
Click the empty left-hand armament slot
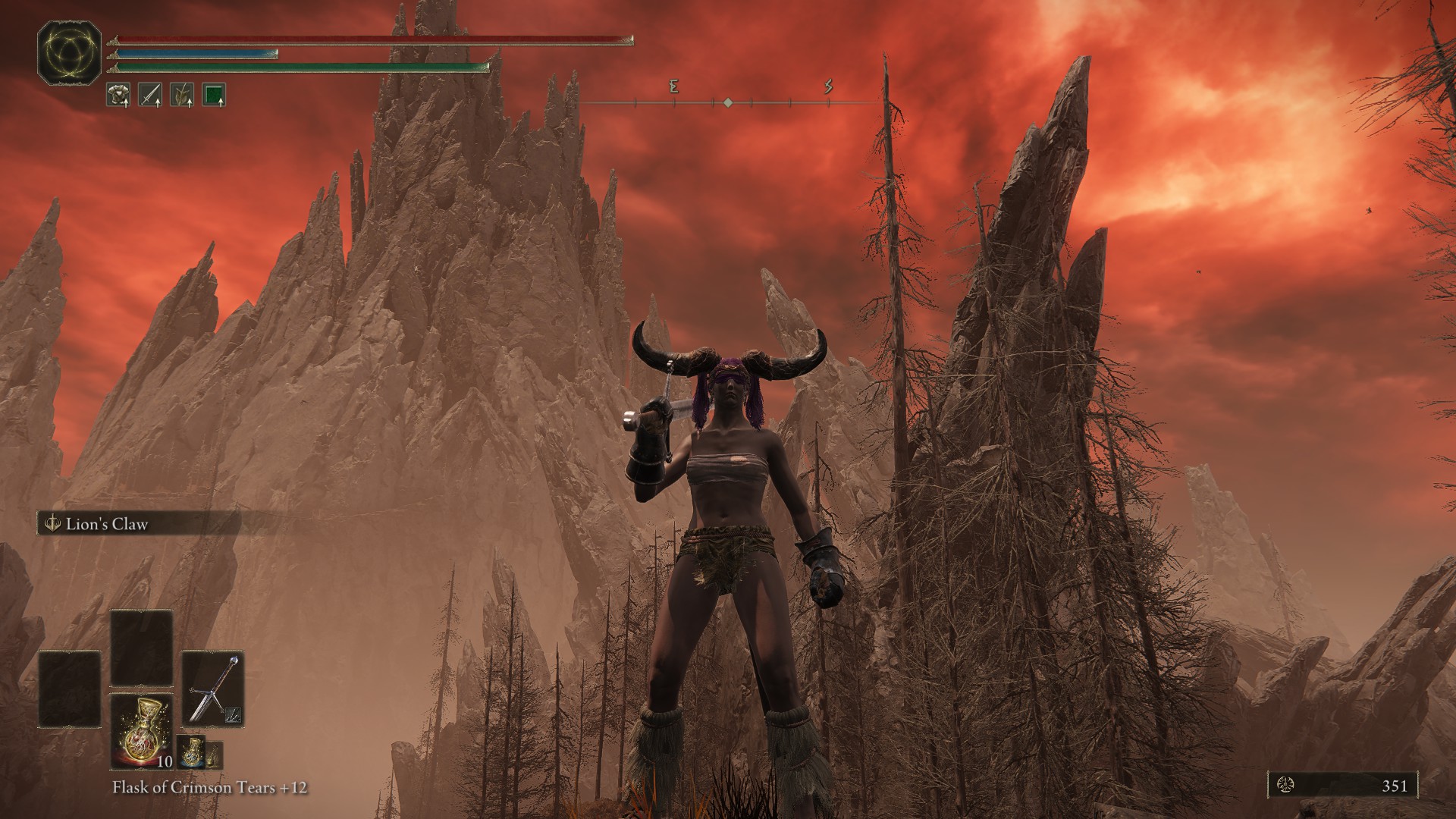[x=70, y=688]
